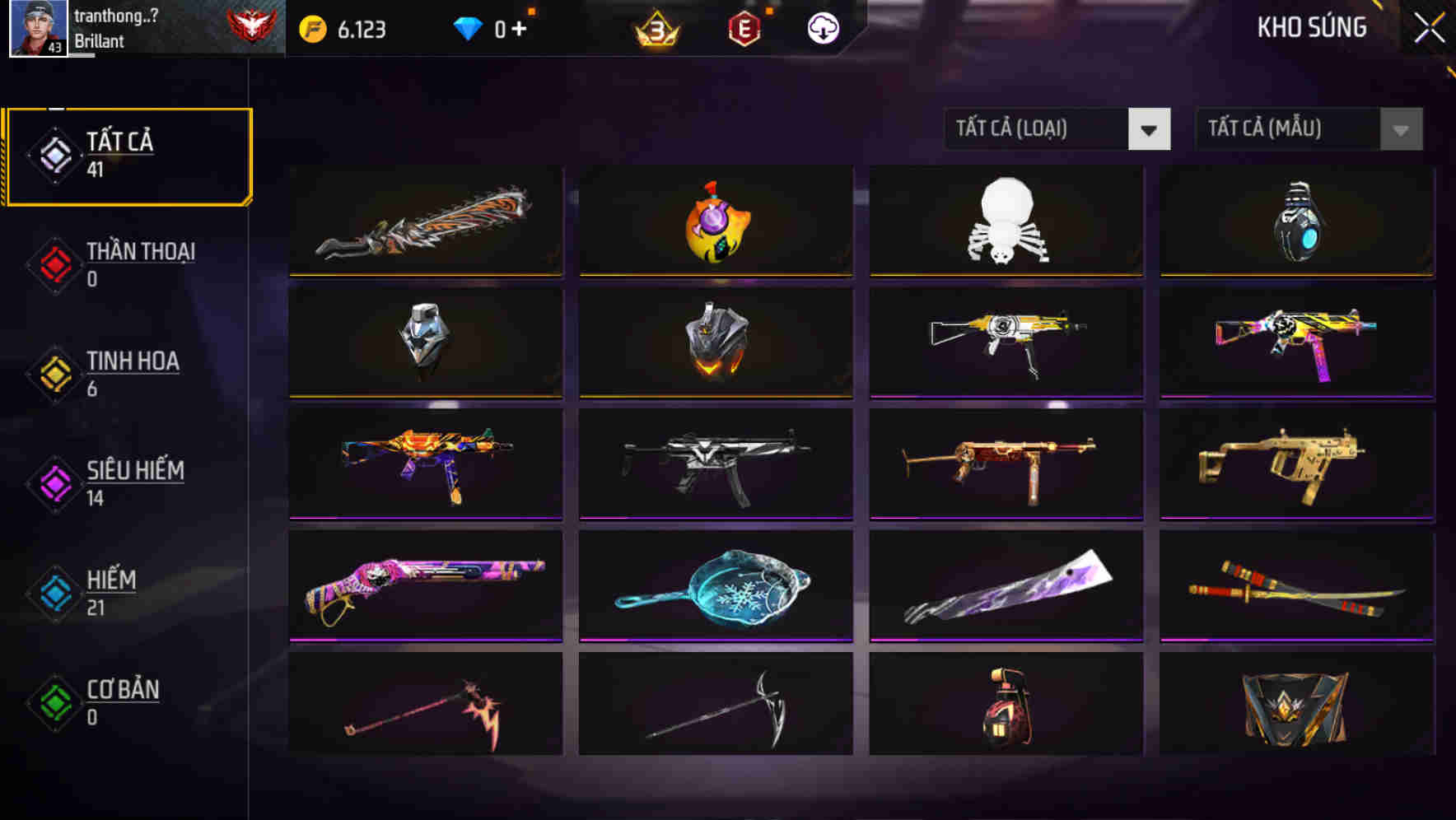This screenshot has width=1456, height=820.
Task: Open the player avatar profile
Action: [38, 27]
